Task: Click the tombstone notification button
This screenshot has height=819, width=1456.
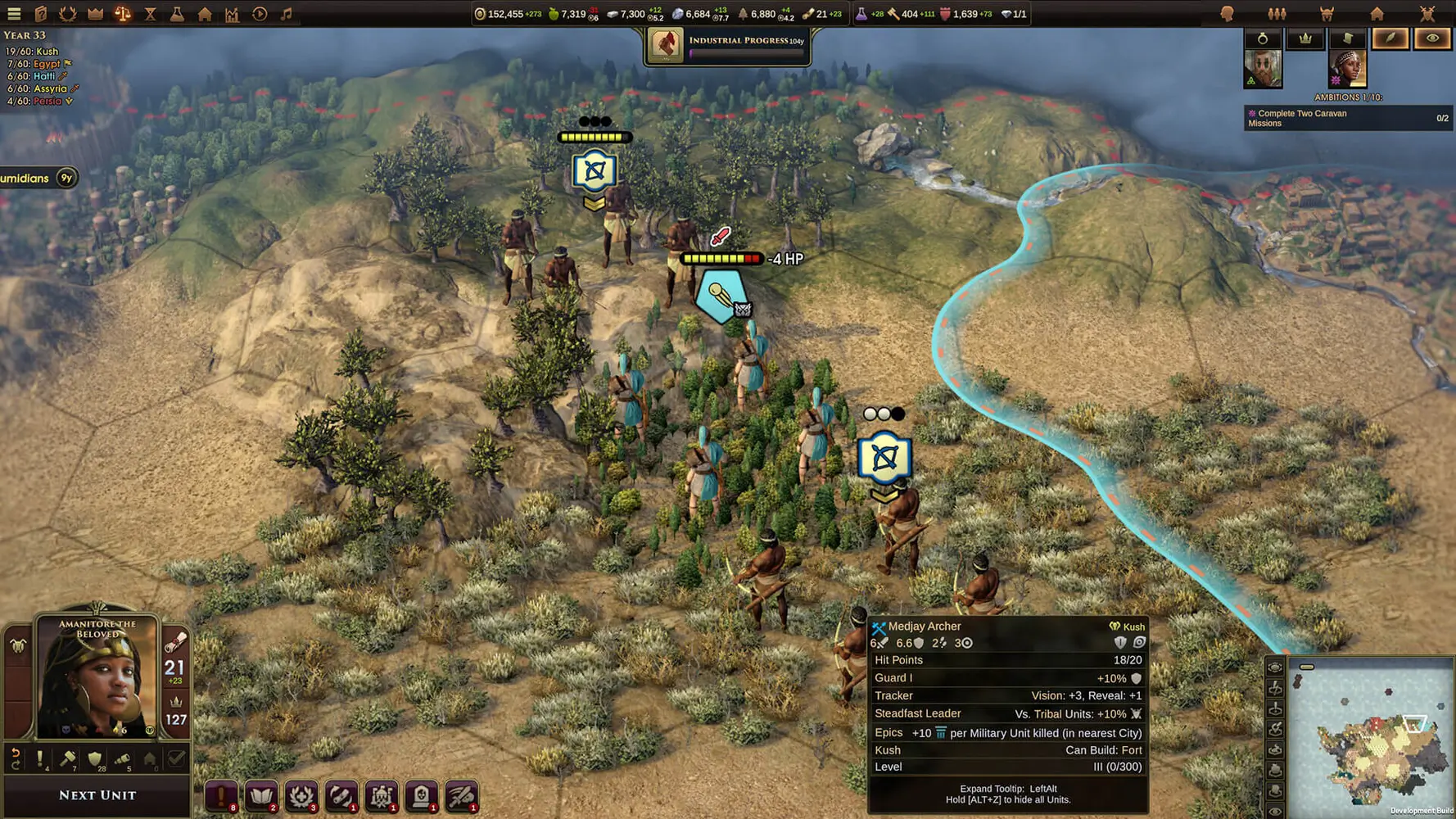Action: [x=422, y=795]
